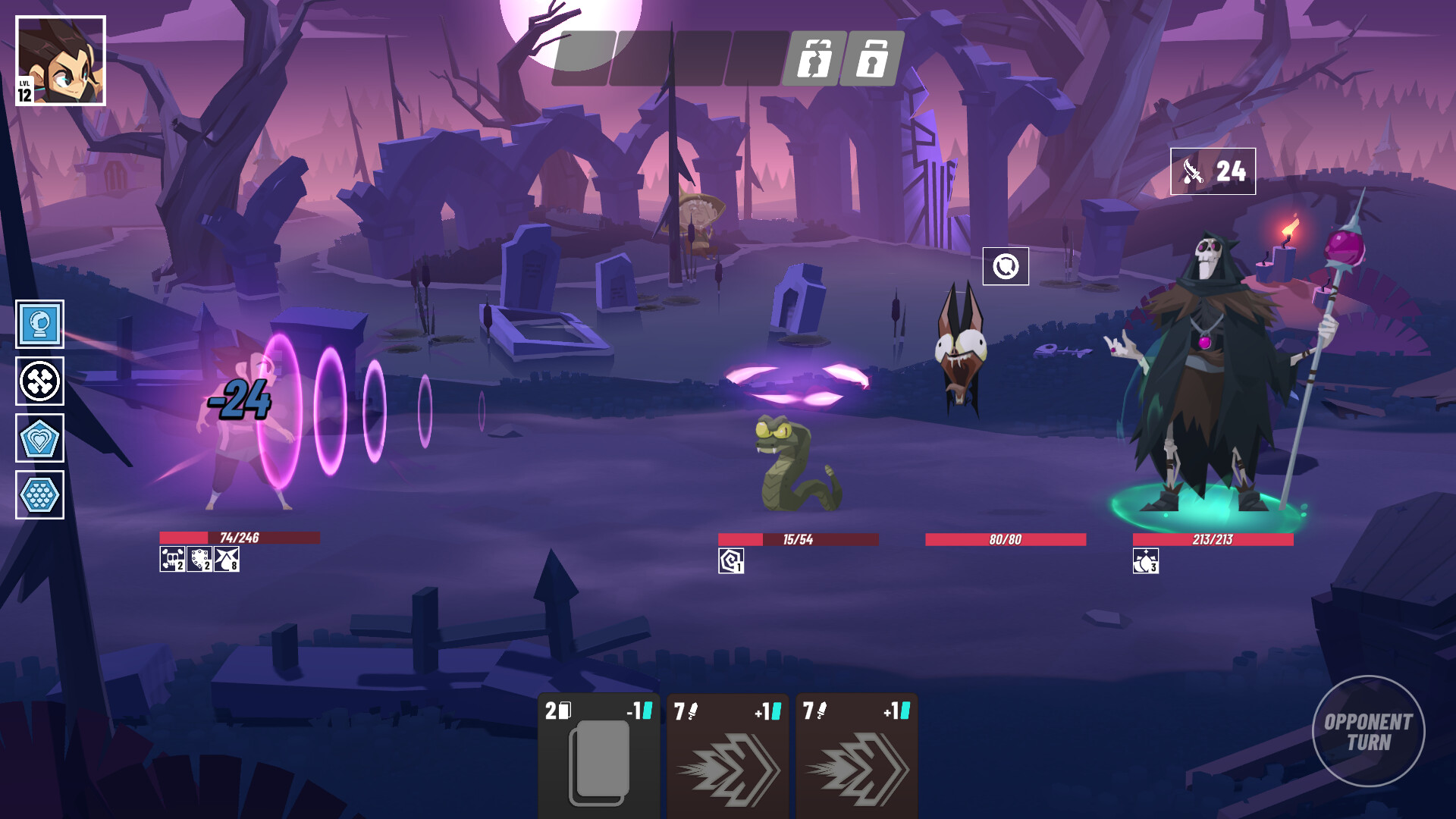Inspect the reaper's 24 attack intent
Screen dimensions: 1456x819
pos(1213,171)
